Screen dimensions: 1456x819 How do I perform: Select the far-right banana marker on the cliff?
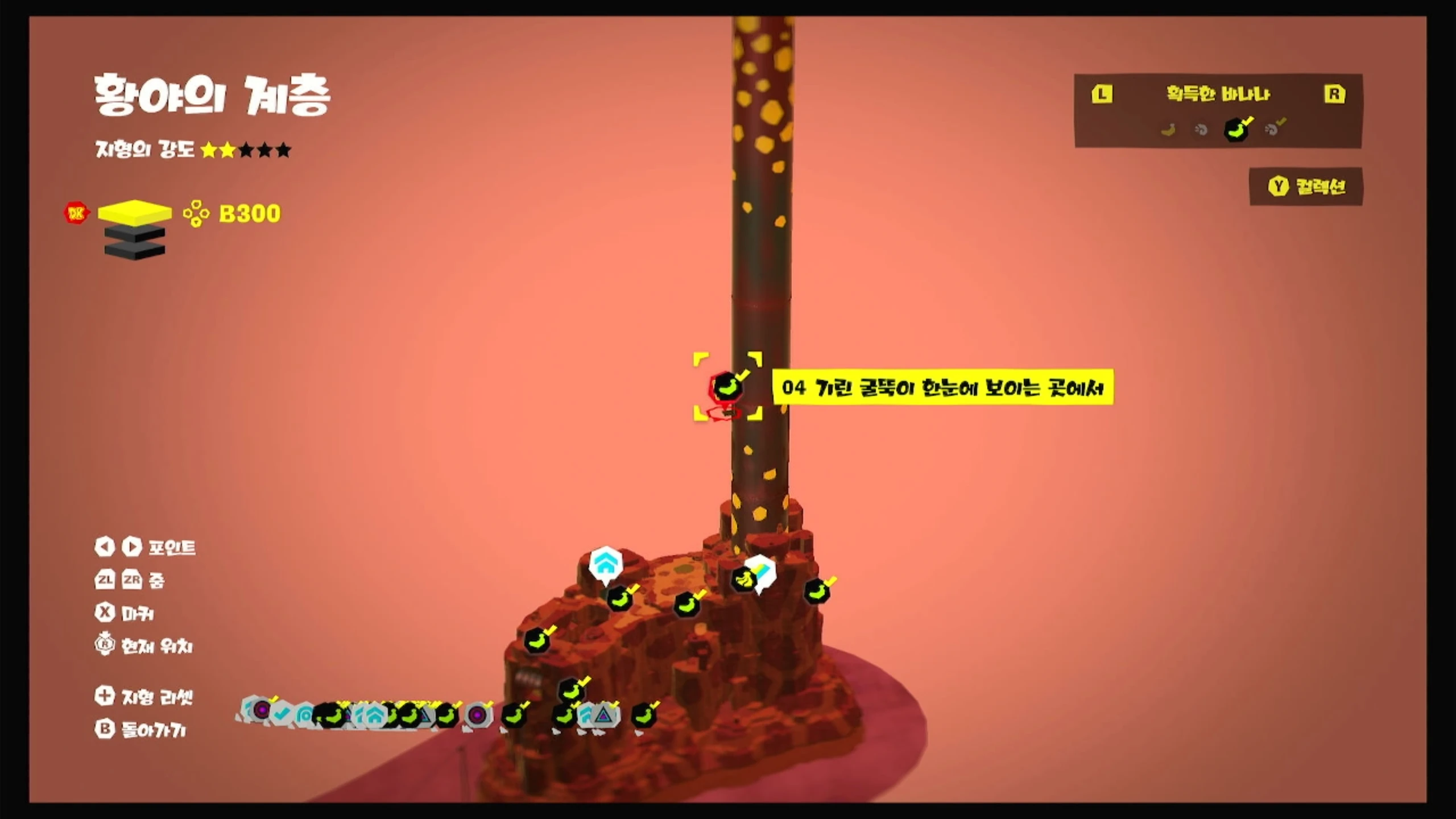click(x=817, y=591)
